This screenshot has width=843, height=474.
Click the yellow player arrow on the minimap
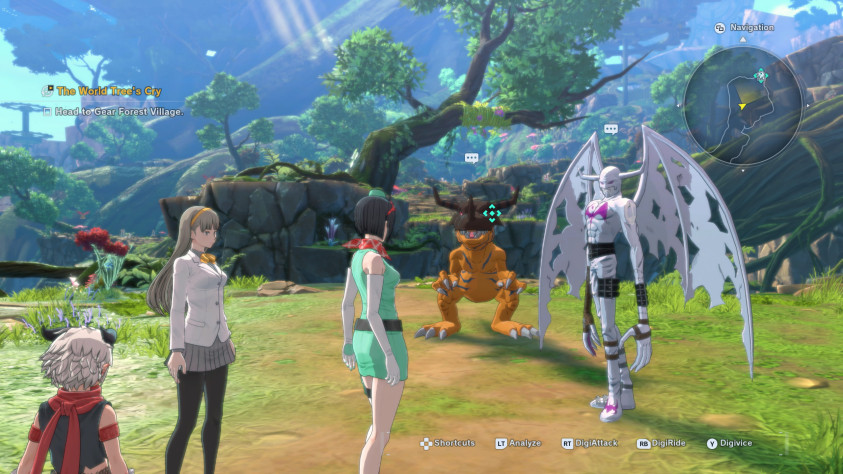[741, 105]
